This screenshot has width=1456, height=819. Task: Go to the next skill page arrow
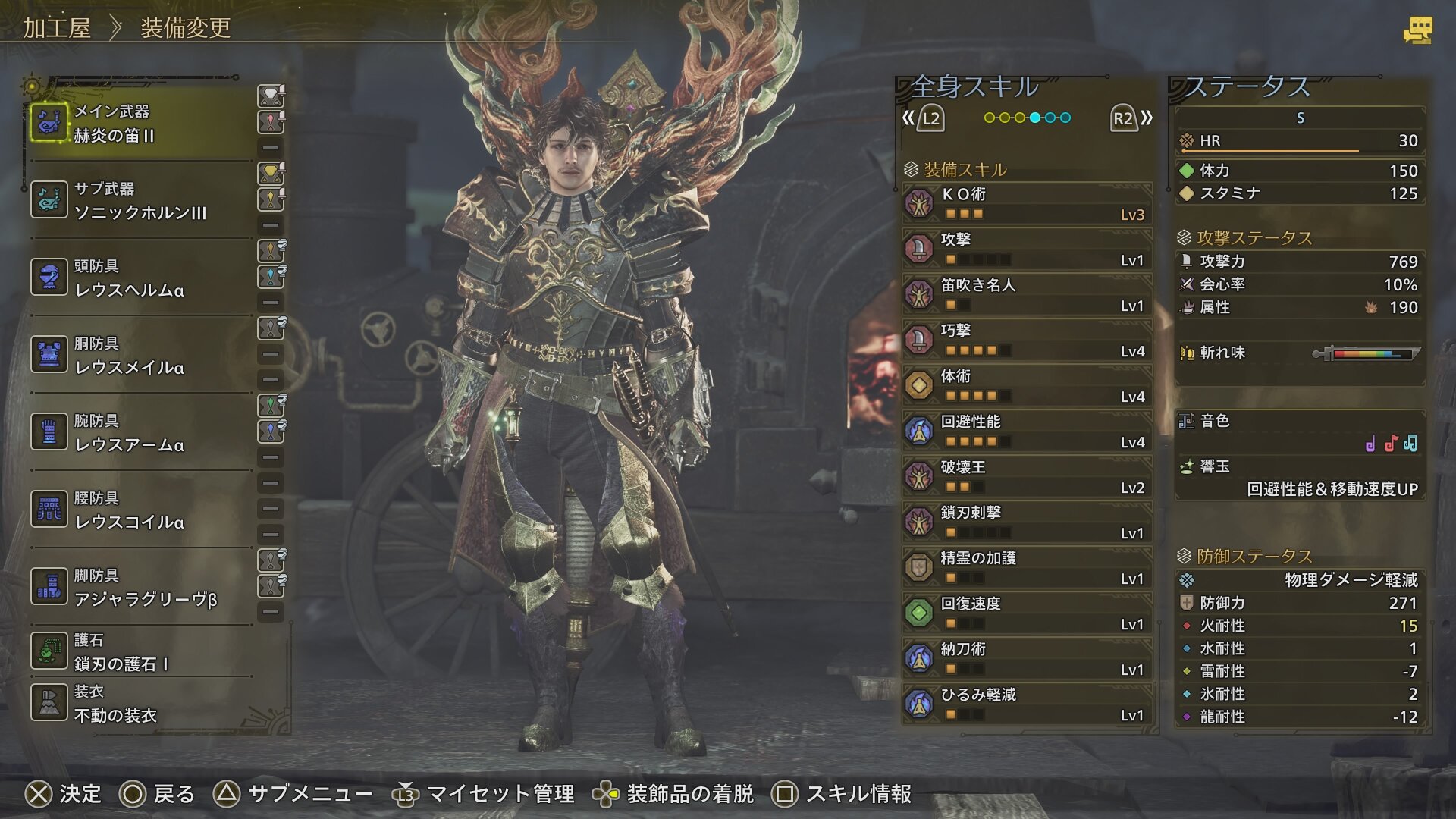tap(1131, 118)
